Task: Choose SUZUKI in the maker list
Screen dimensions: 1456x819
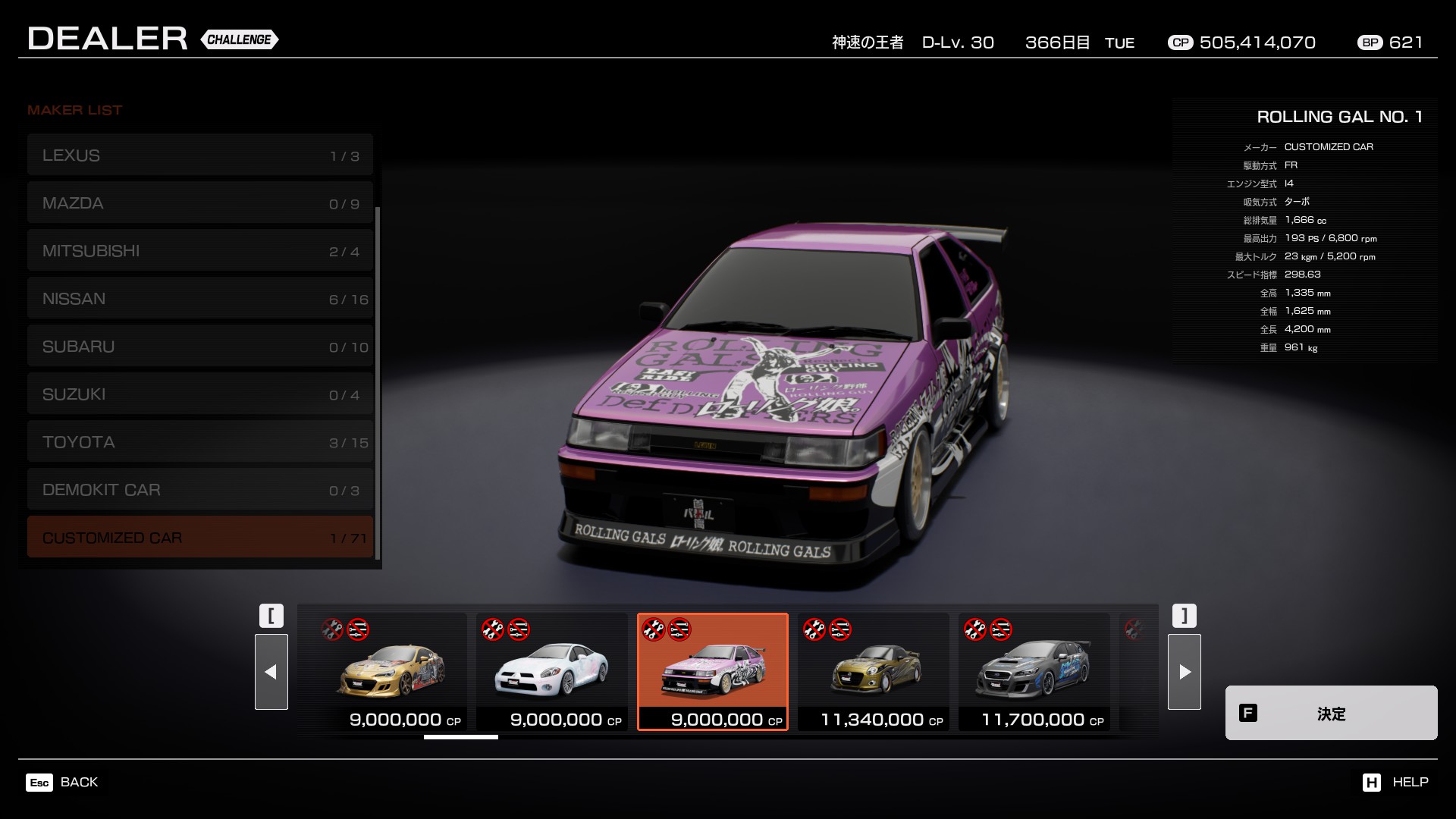Action: (200, 394)
